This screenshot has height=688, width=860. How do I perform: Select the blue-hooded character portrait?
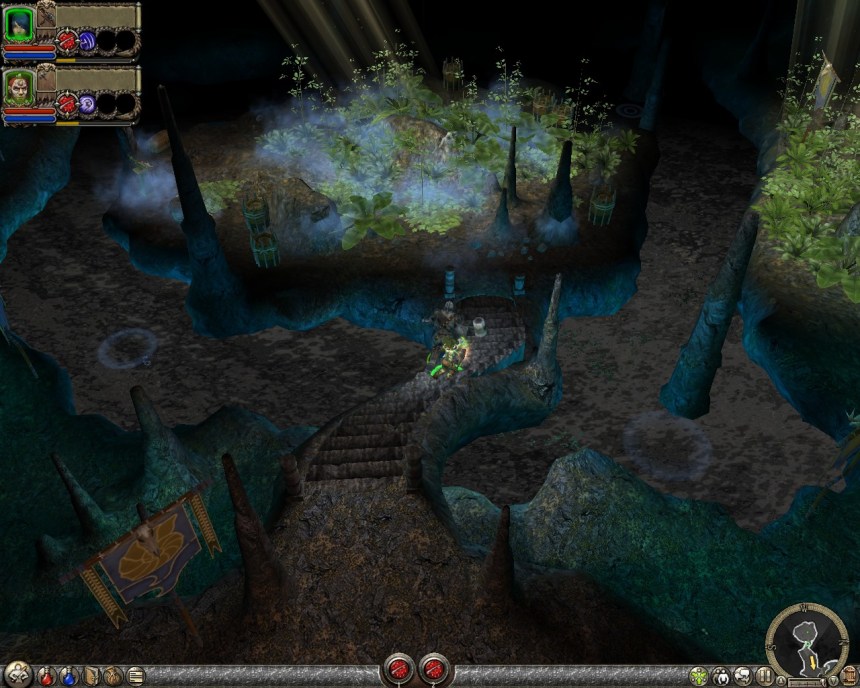click(x=20, y=20)
